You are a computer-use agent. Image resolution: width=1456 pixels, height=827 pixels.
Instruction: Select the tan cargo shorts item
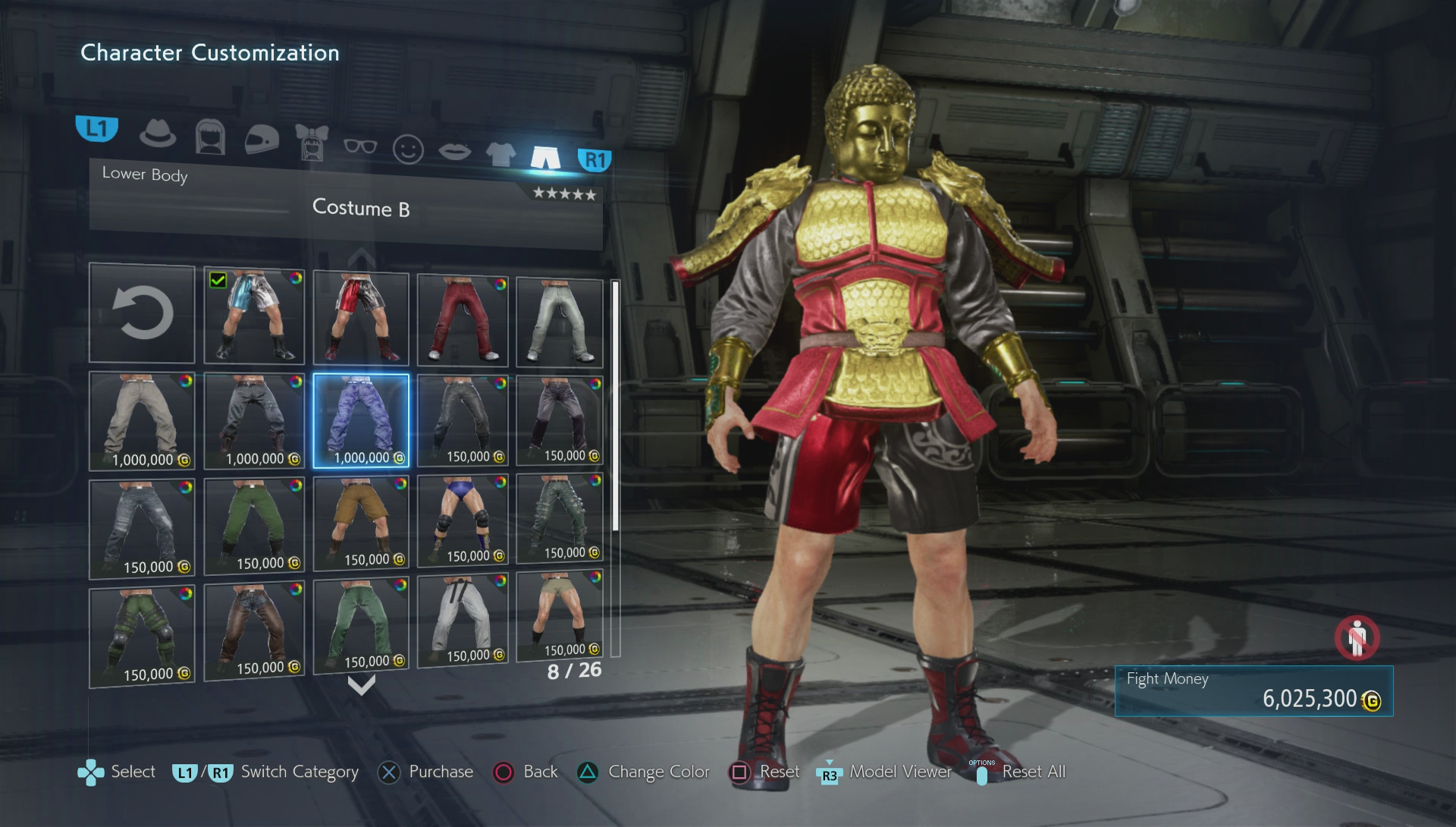pyautogui.click(x=361, y=524)
